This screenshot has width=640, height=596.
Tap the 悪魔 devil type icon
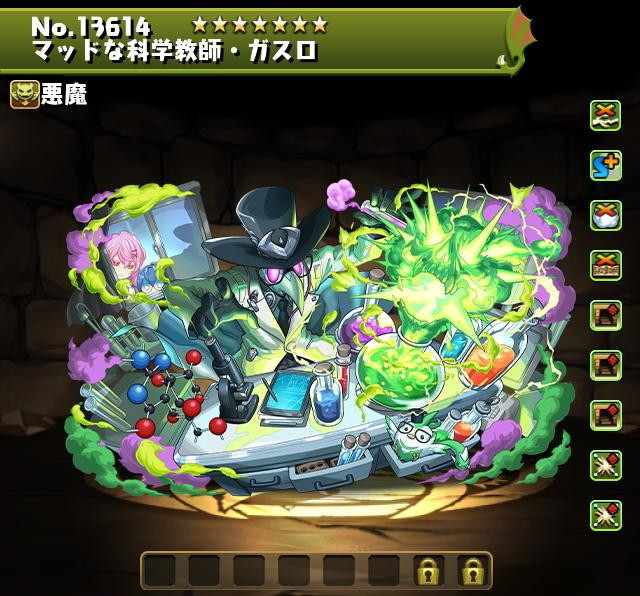[x=24, y=94]
